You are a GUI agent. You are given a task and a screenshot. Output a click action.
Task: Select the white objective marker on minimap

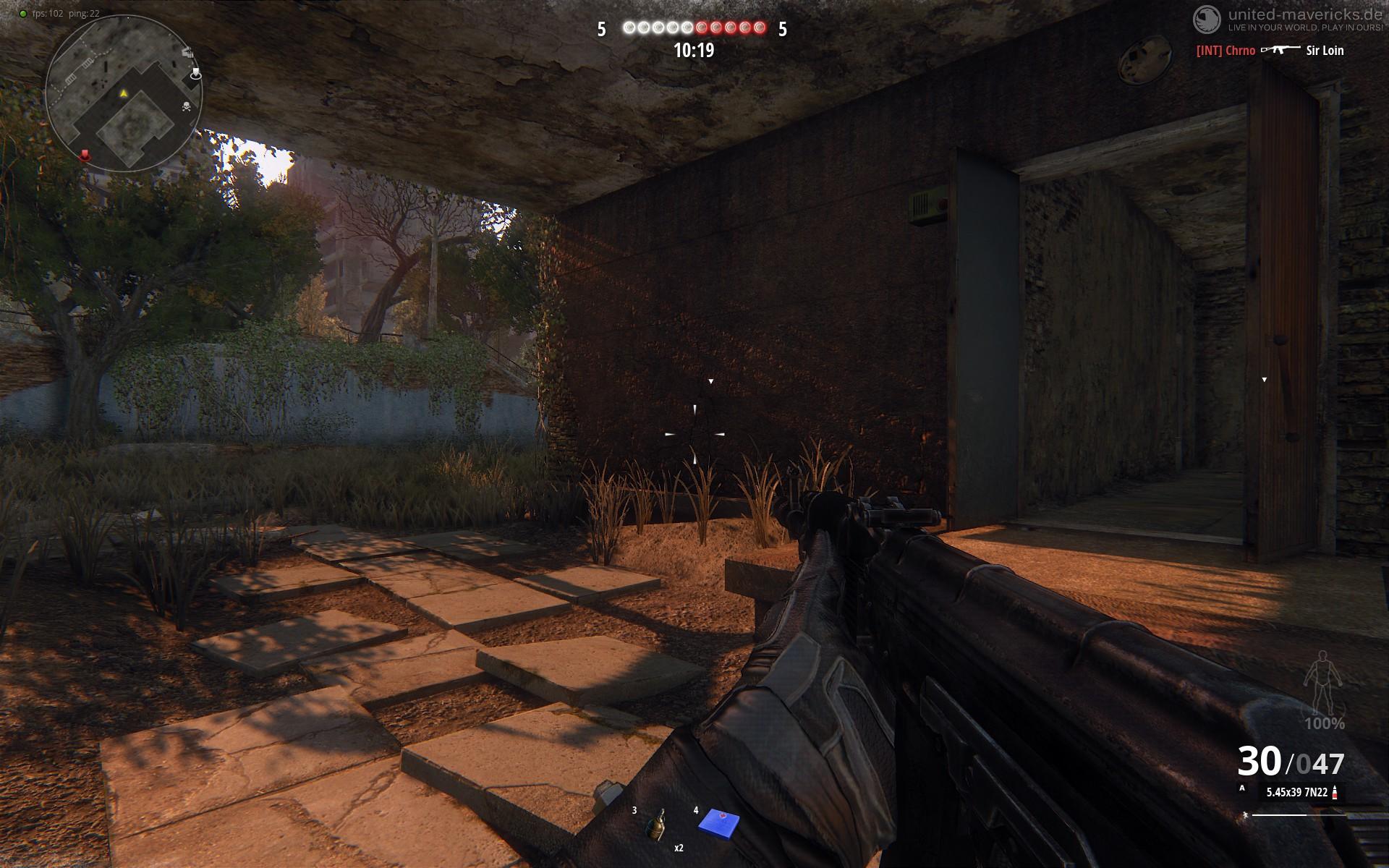point(195,74)
